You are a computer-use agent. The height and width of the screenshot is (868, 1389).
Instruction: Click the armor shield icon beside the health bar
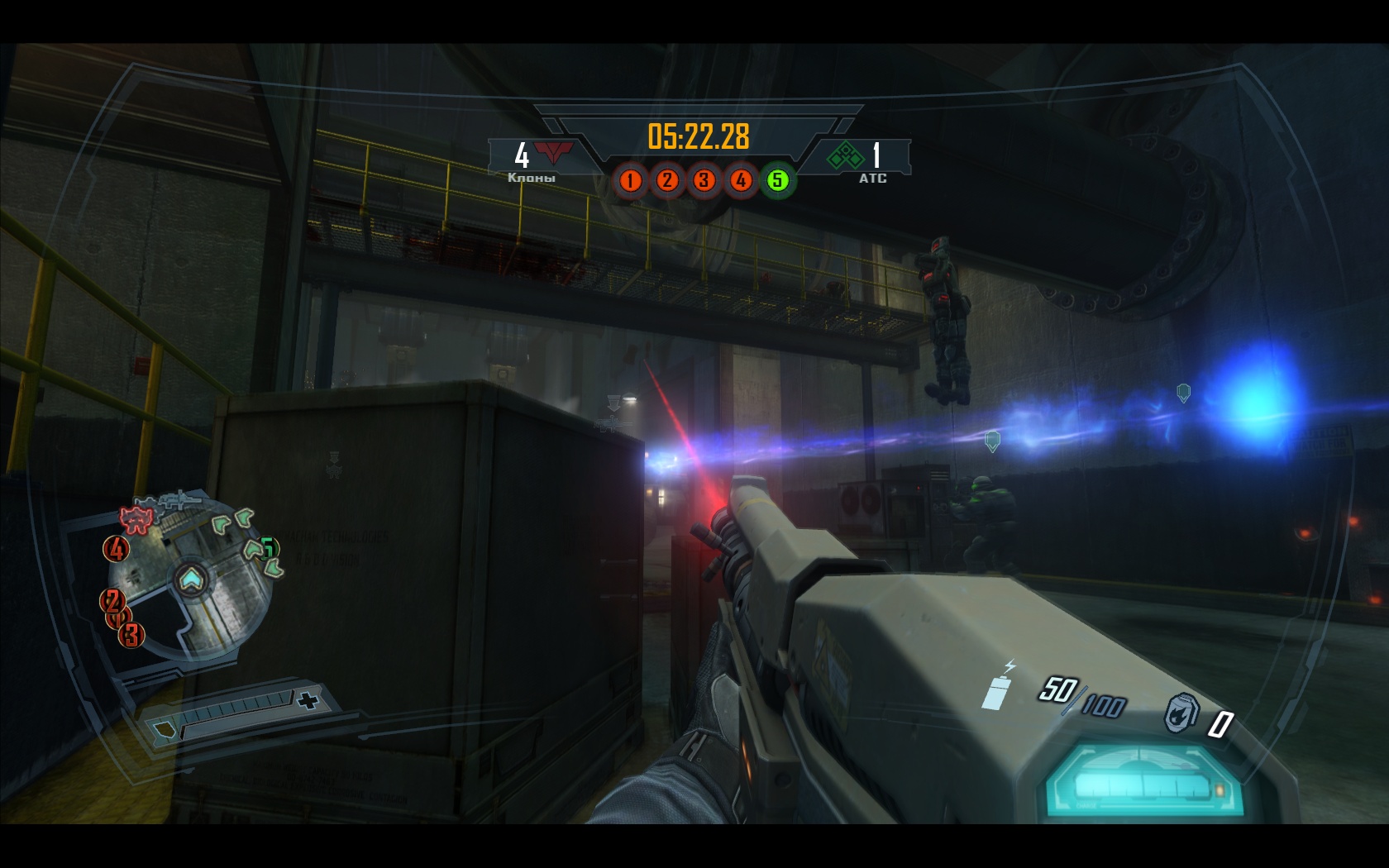point(165,728)
